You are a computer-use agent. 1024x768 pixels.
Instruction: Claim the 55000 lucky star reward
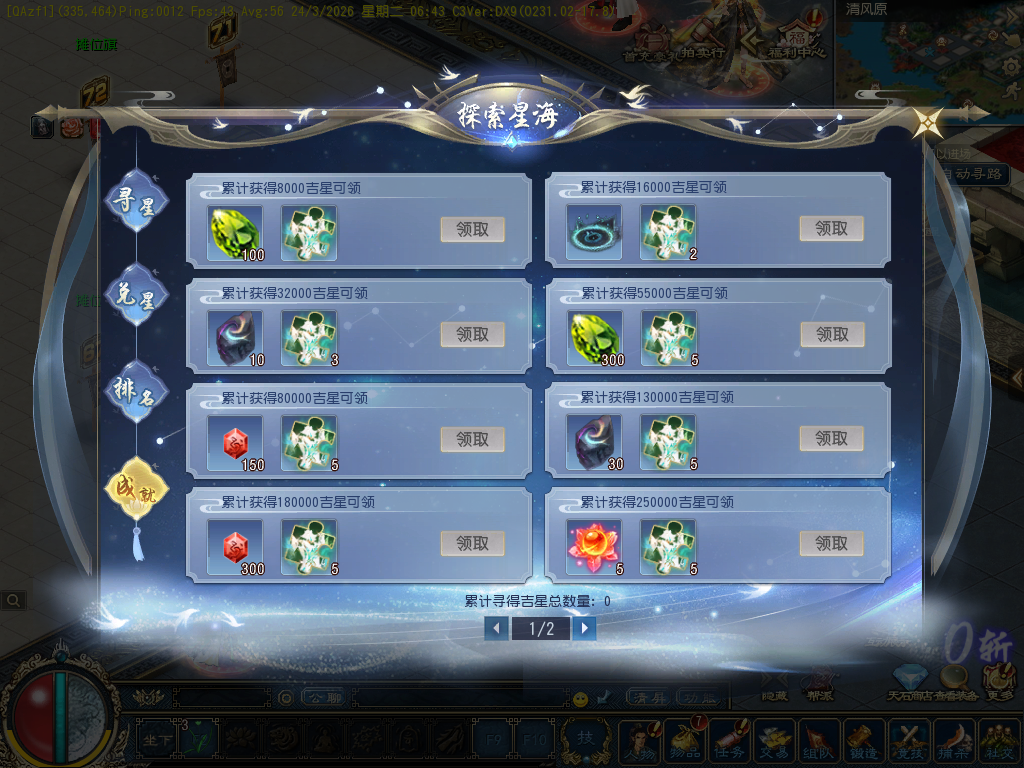831,334
